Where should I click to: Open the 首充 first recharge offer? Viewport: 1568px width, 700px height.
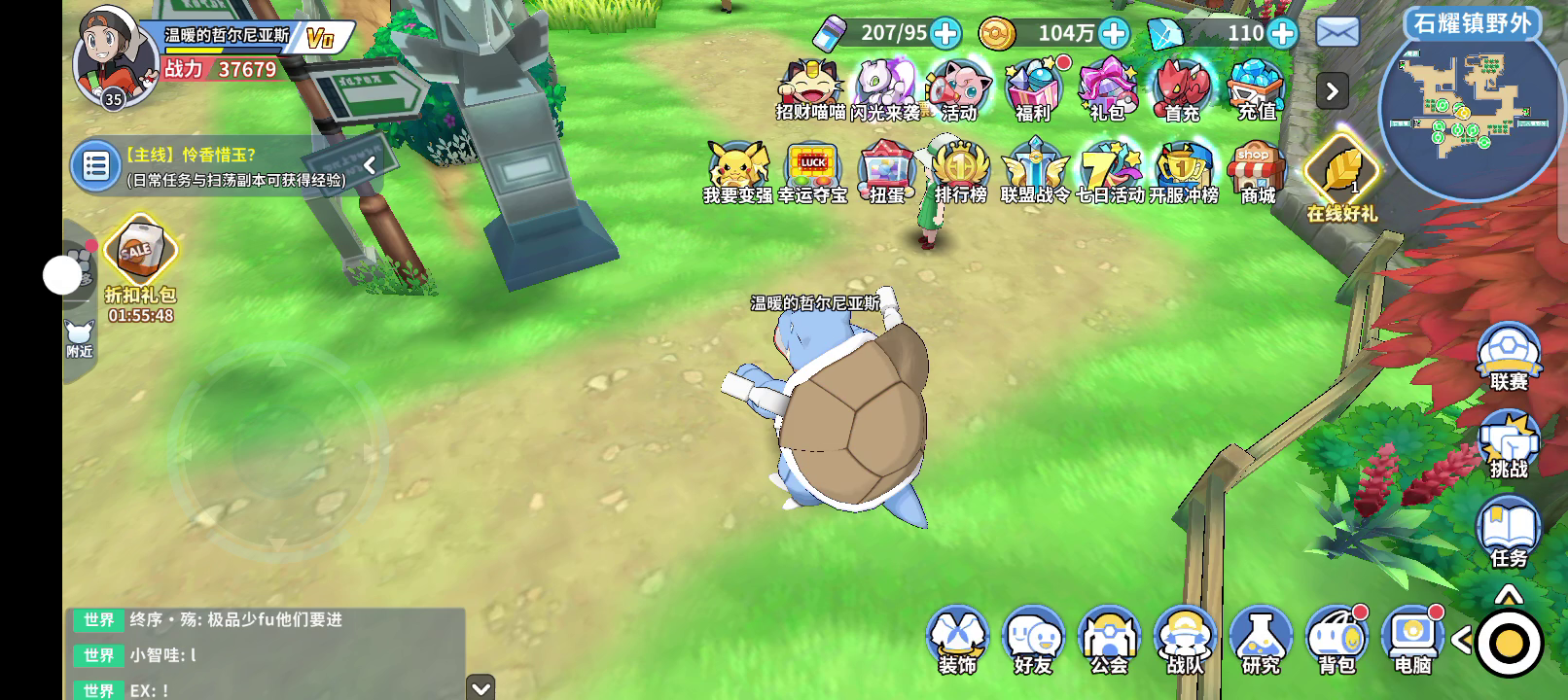pos(1182,89)
